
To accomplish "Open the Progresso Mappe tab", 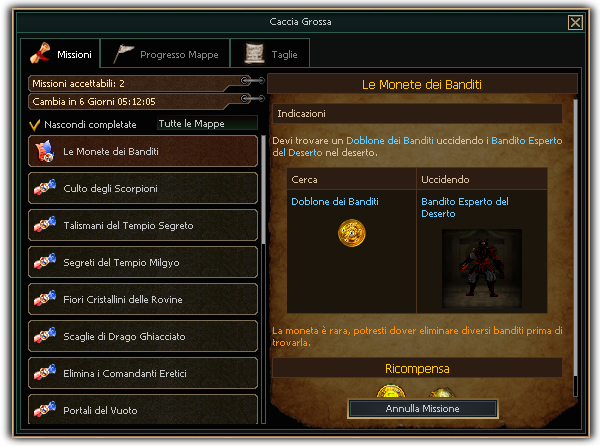I will [167, 54].
